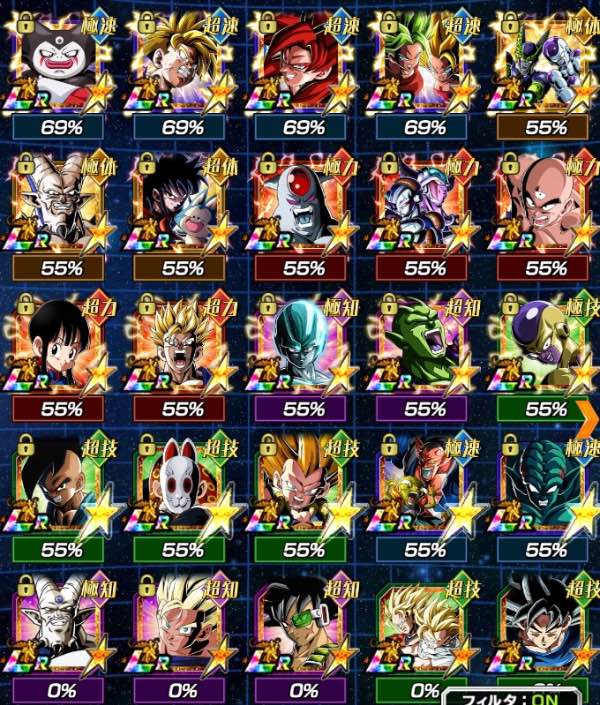Open the filter (フィルタ) button
The image size is (600, 705).
[x=522, y=693]
